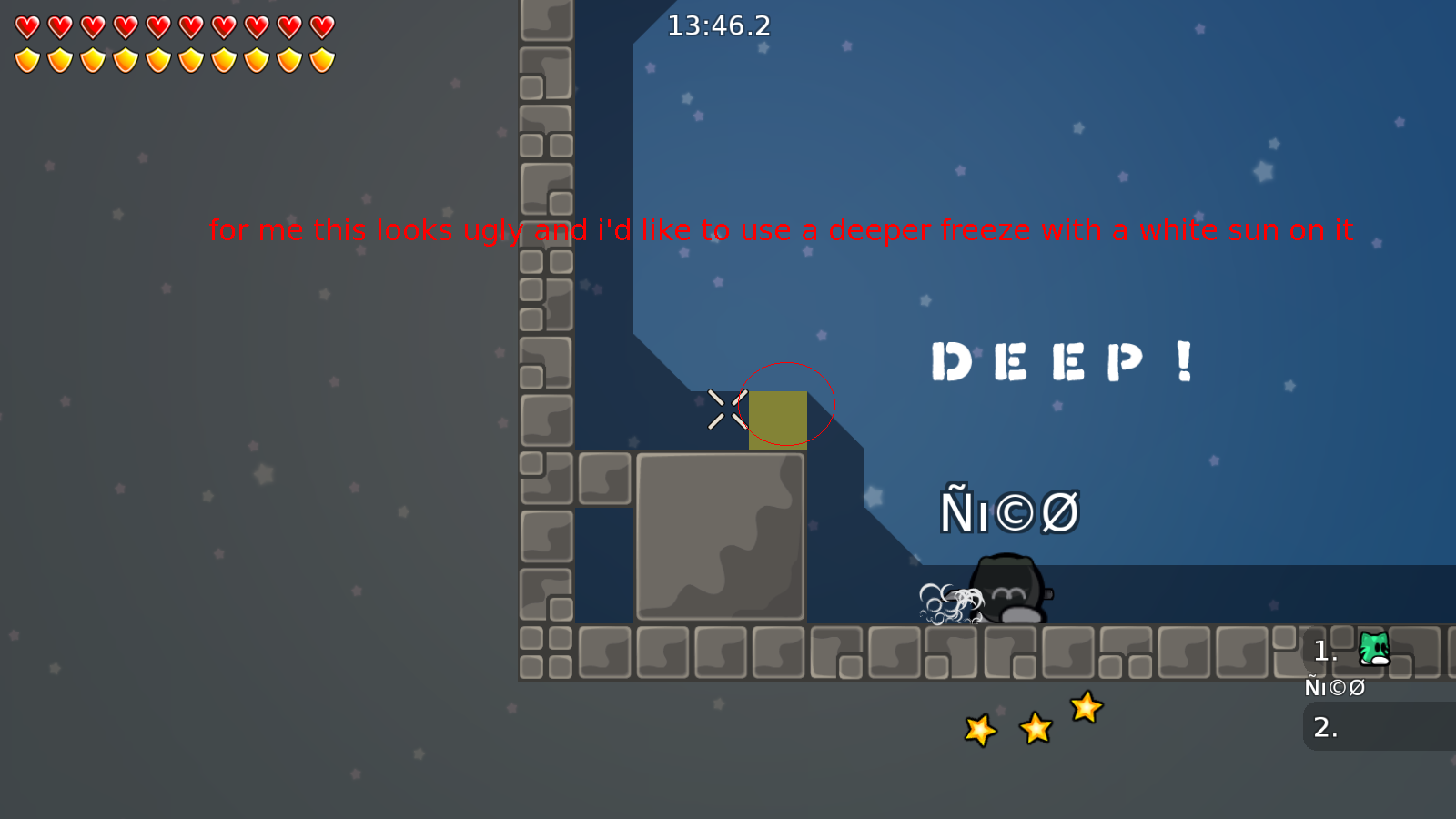This screenshot has height=819, width=1456.
Task: Click the player name above the tee character
Action: tap(1011, 511)
